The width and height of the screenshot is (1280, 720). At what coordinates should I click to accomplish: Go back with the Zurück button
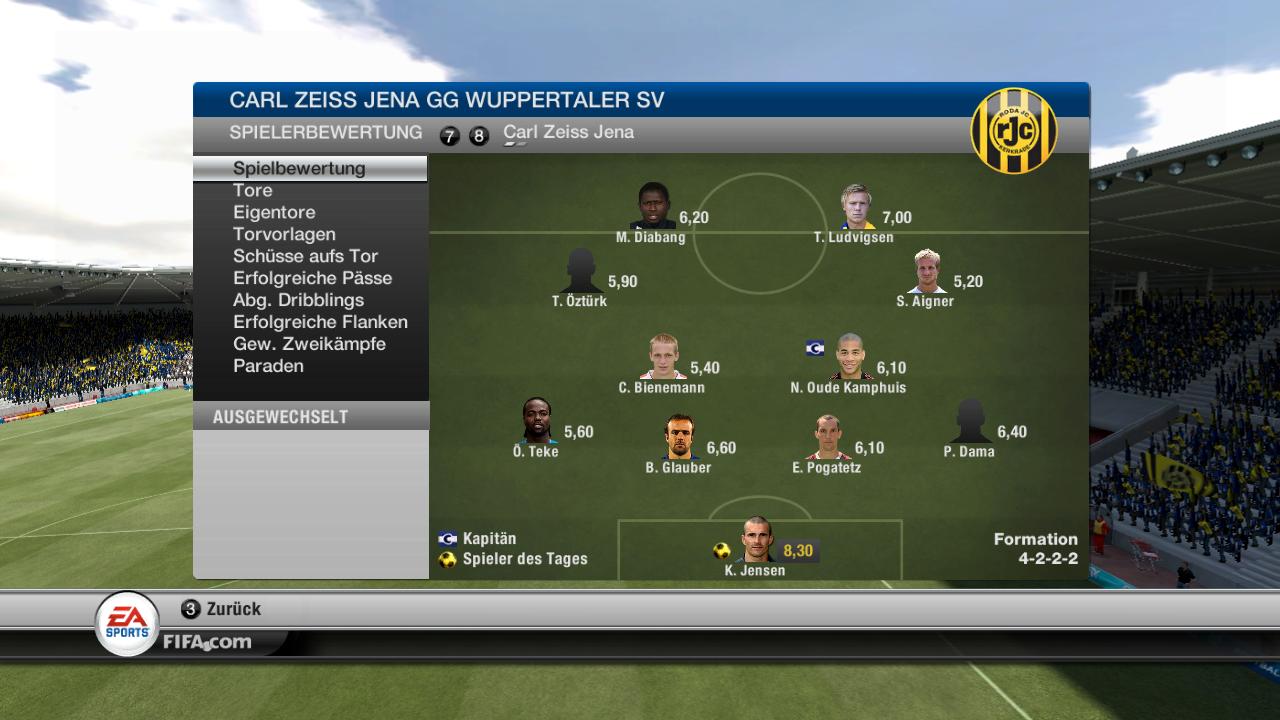click(221, 609)
